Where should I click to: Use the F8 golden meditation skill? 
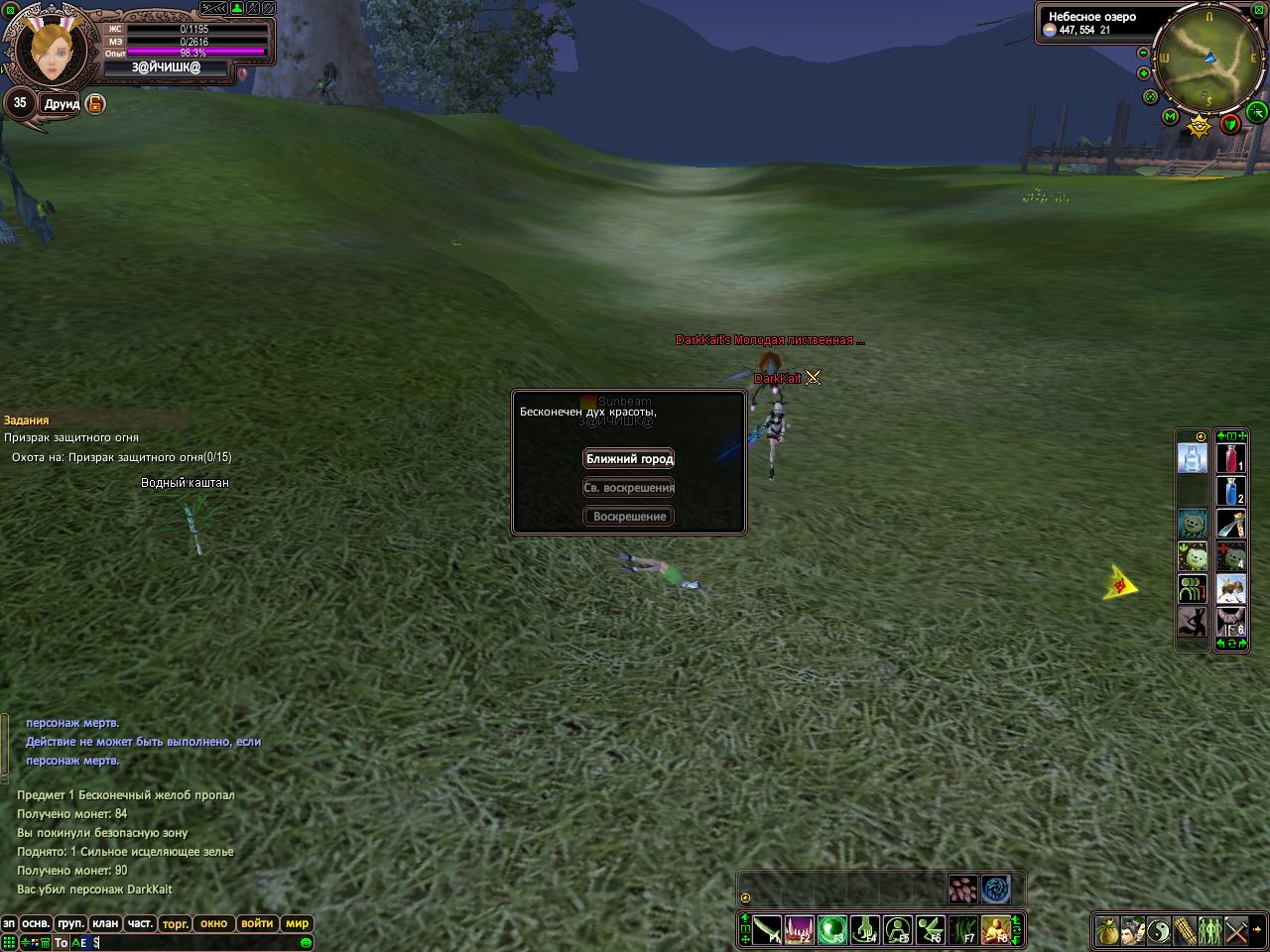tap(995, 930)
